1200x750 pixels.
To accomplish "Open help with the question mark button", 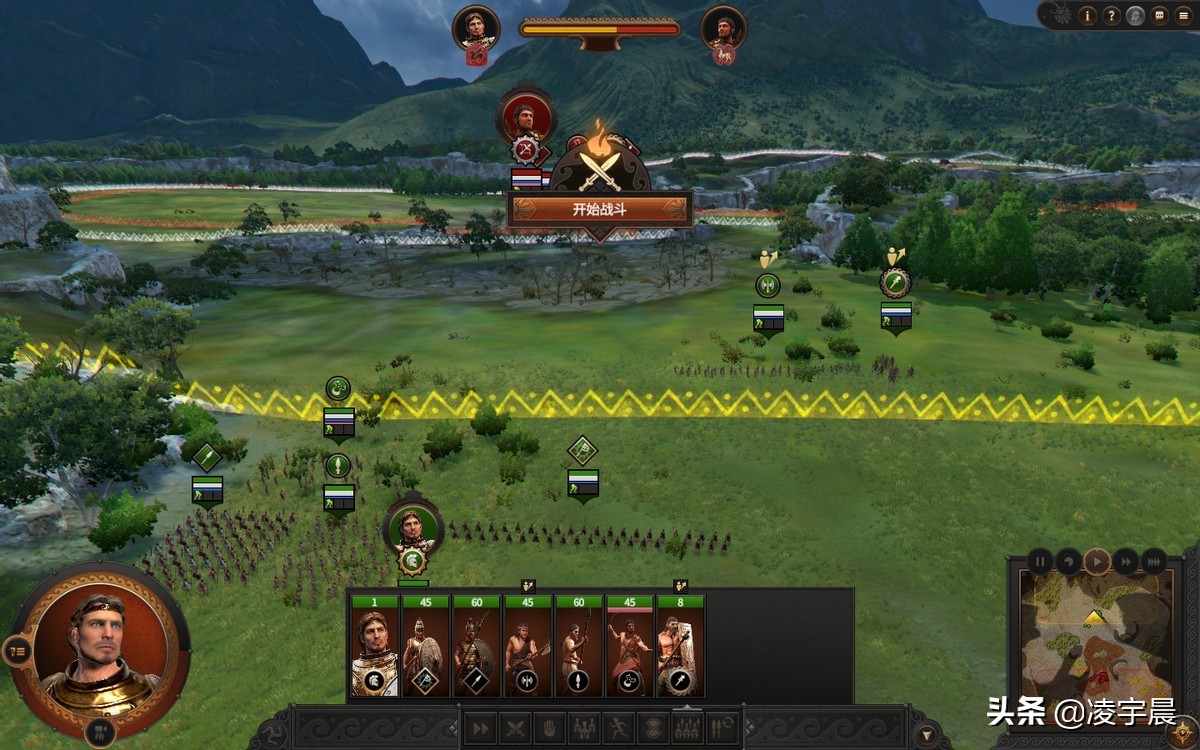I will click(1111, 15).
